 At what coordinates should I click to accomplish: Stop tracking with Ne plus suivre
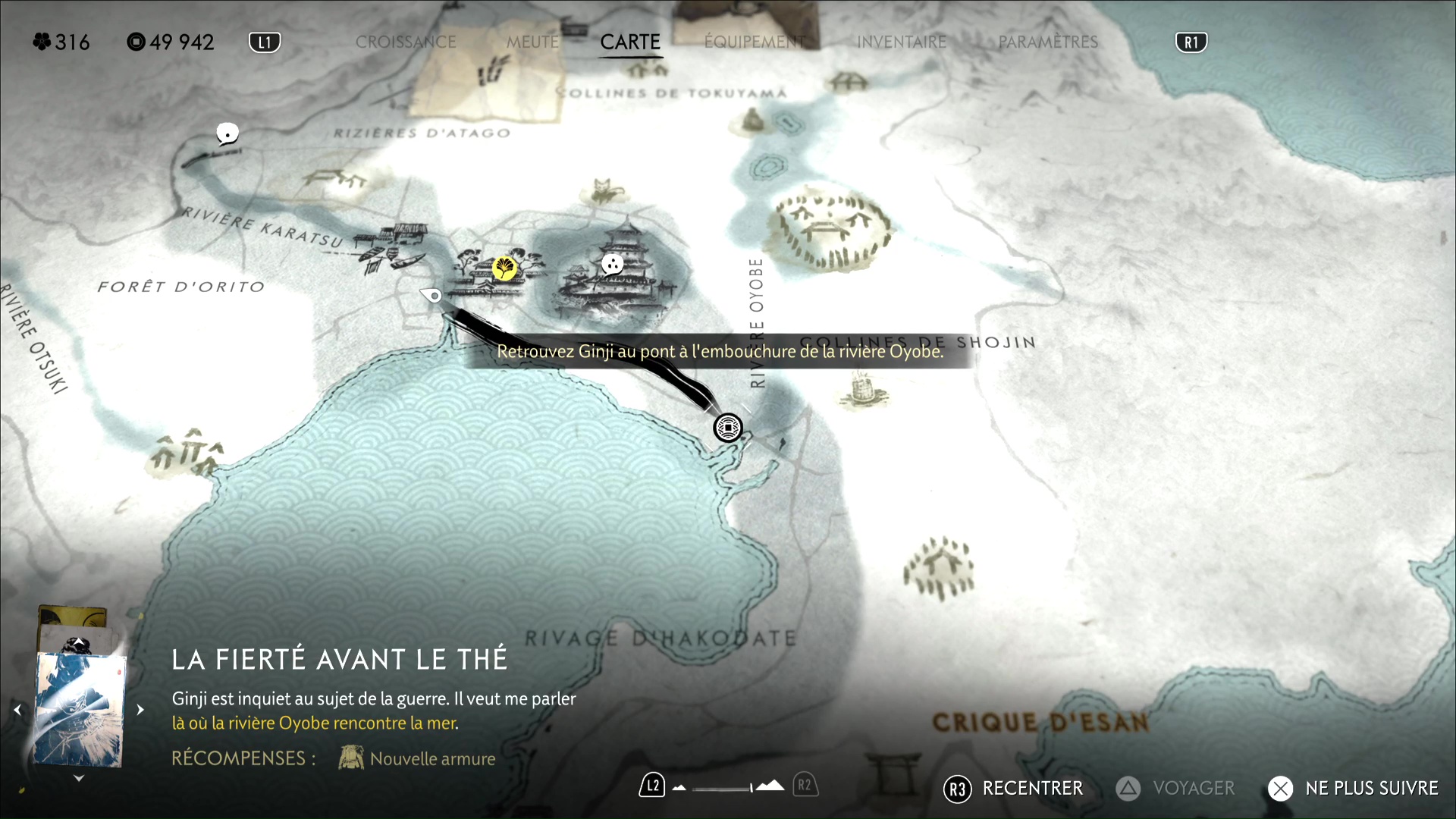coord(1354,789)
